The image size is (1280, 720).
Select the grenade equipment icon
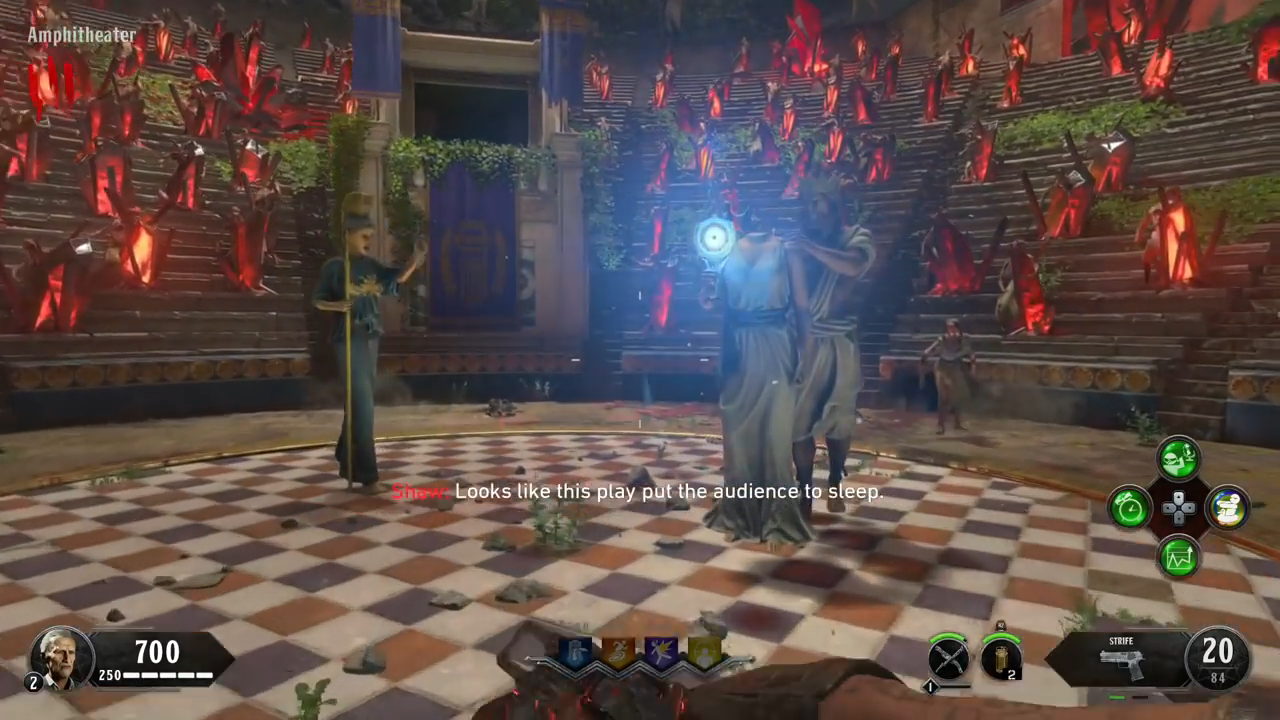1001,658
